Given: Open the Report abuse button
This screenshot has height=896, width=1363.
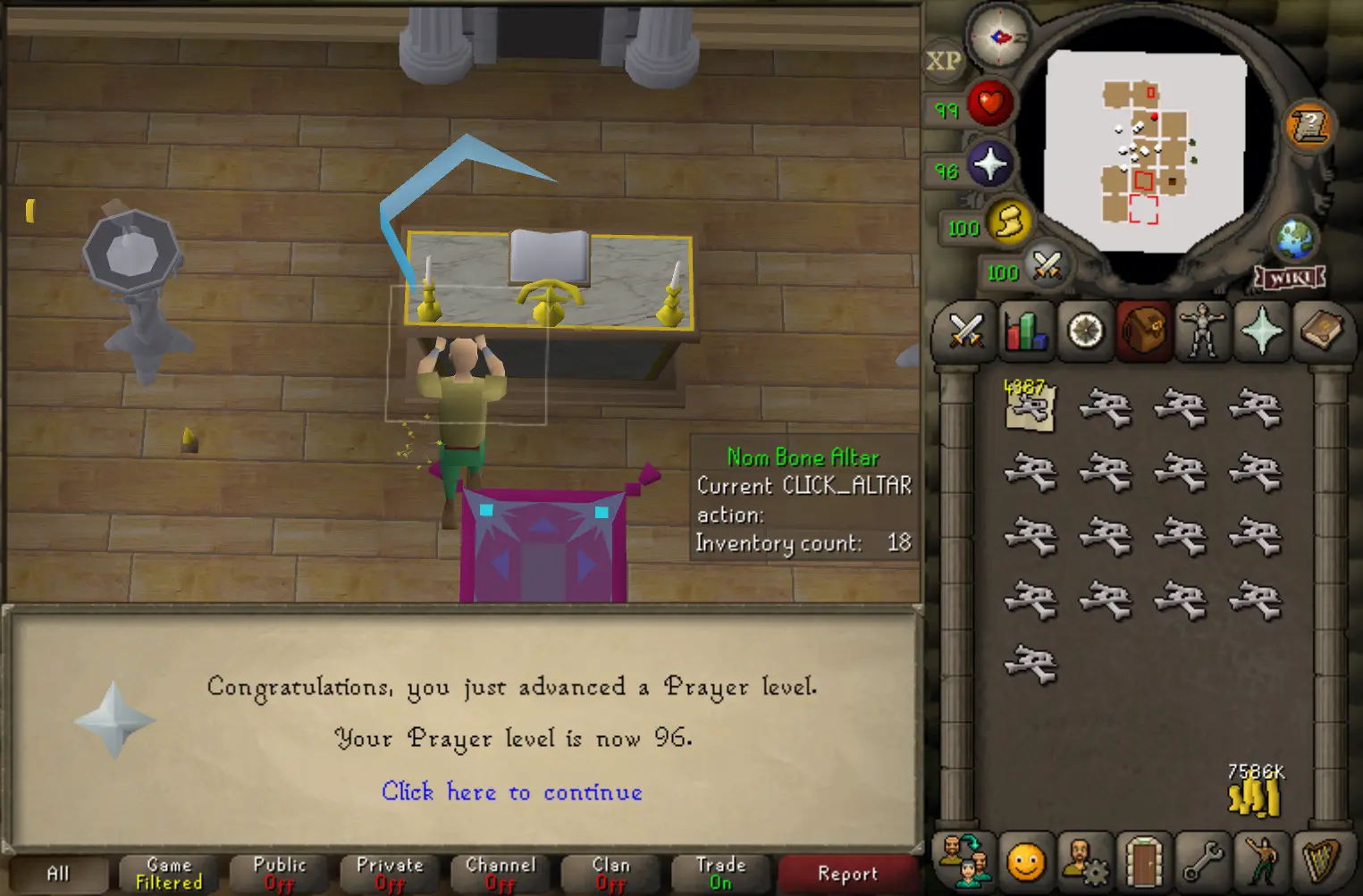Looking at the screenshot, I should [x=847, y=874].
